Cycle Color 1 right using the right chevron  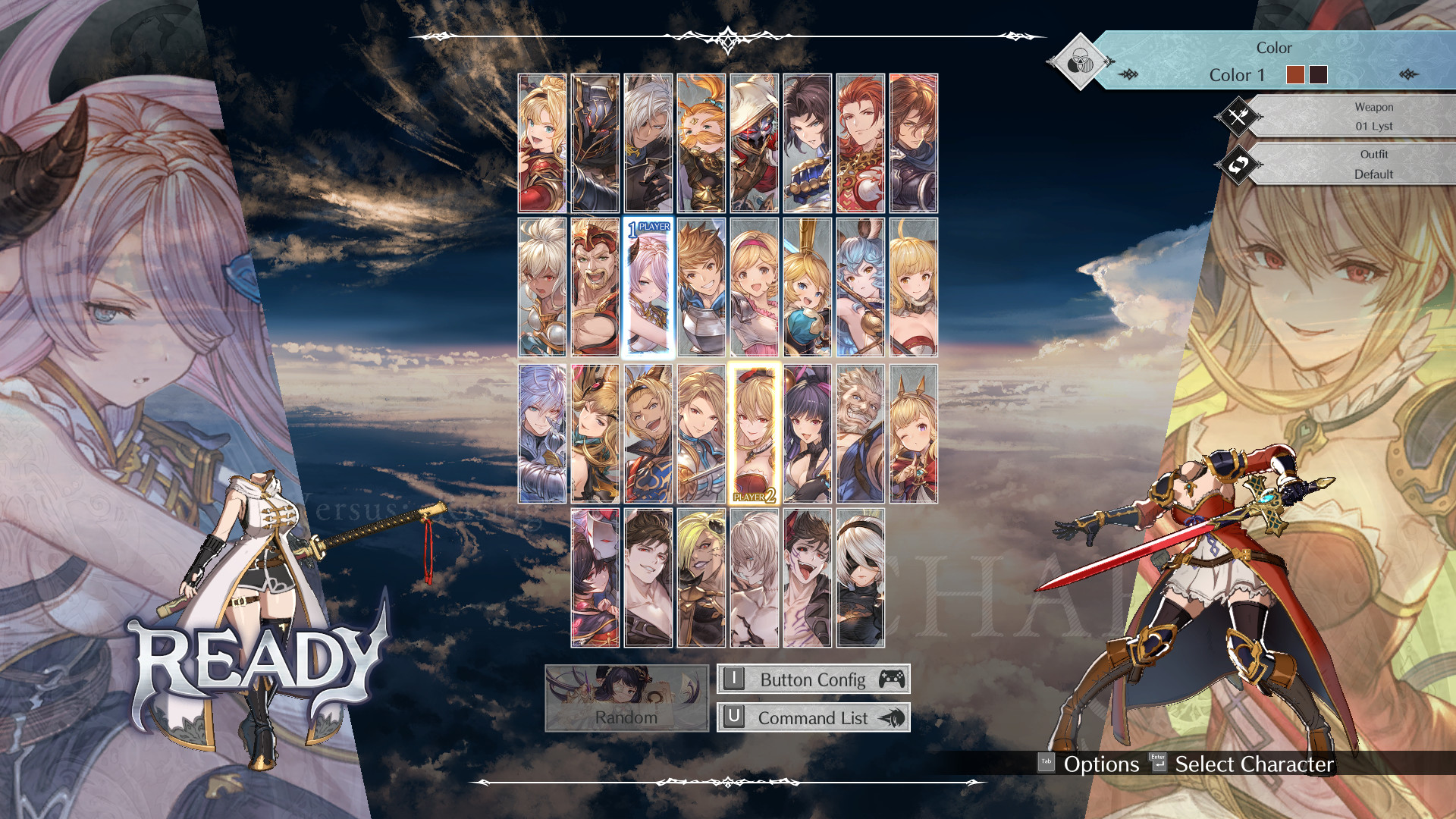[x=1408, y=75]
